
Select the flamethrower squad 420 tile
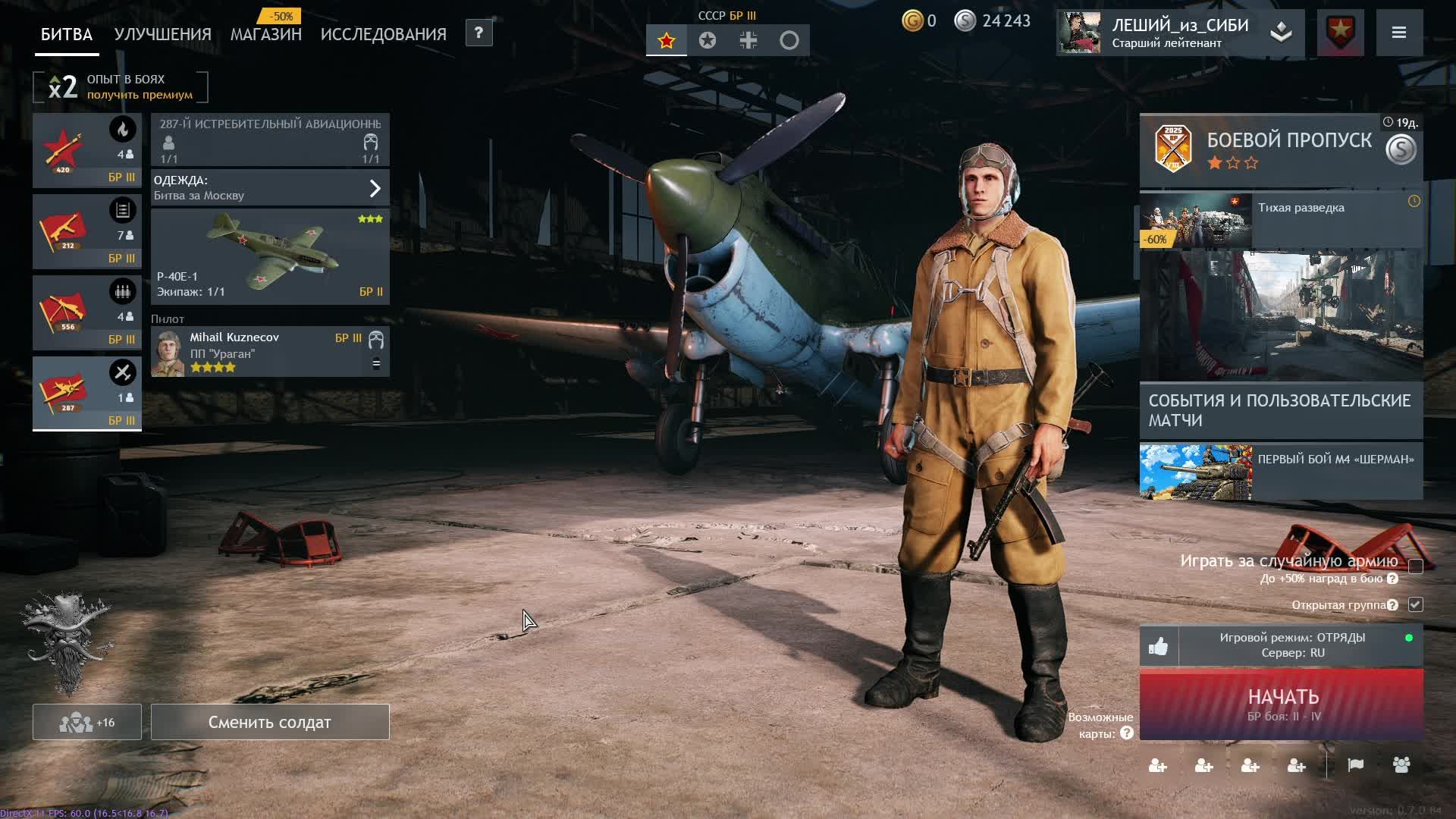[x=86, y=150]
